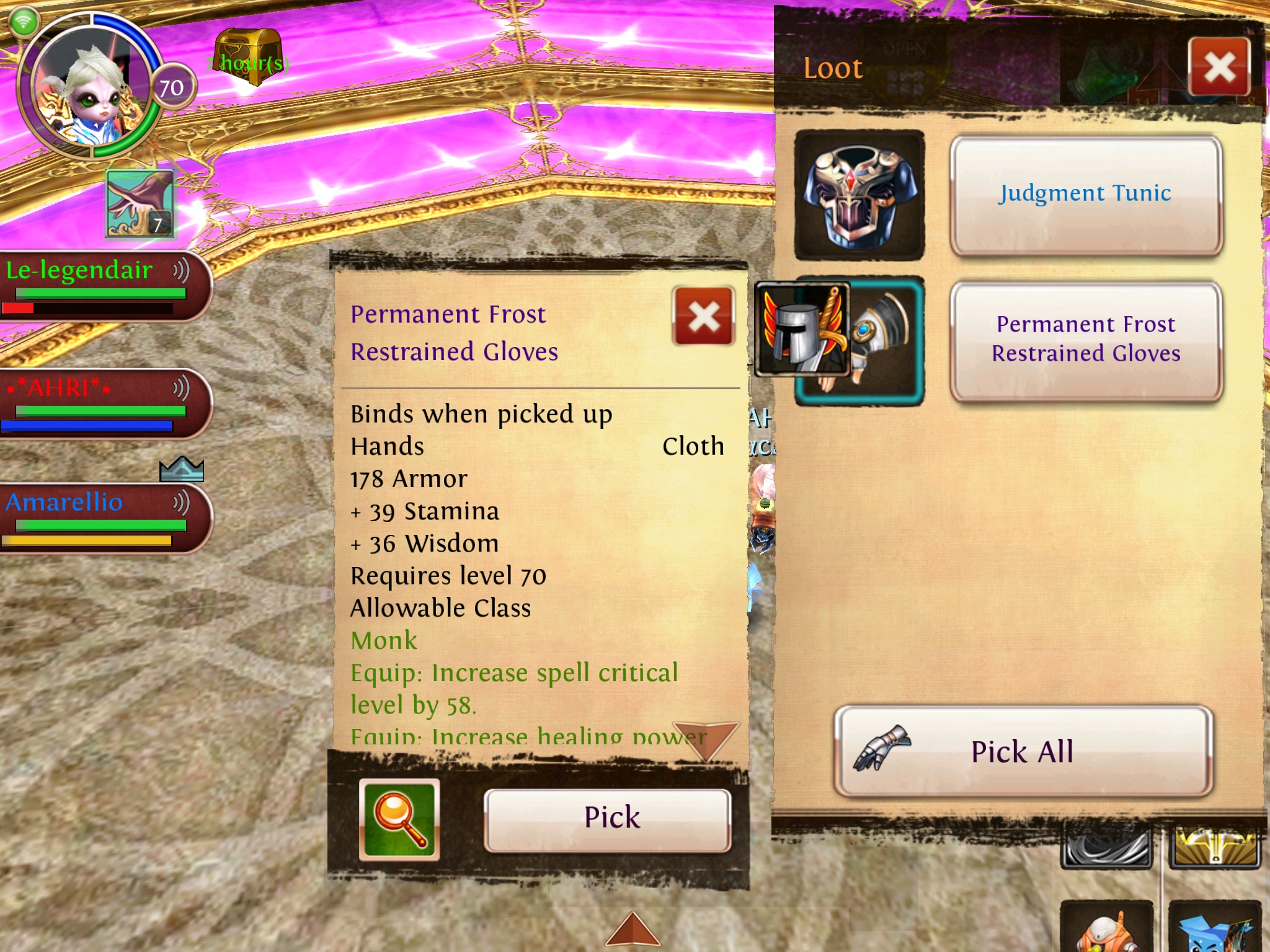Screen dimensions: 1270x952
Task: Pick all loot items
Action: point(1023,751)
